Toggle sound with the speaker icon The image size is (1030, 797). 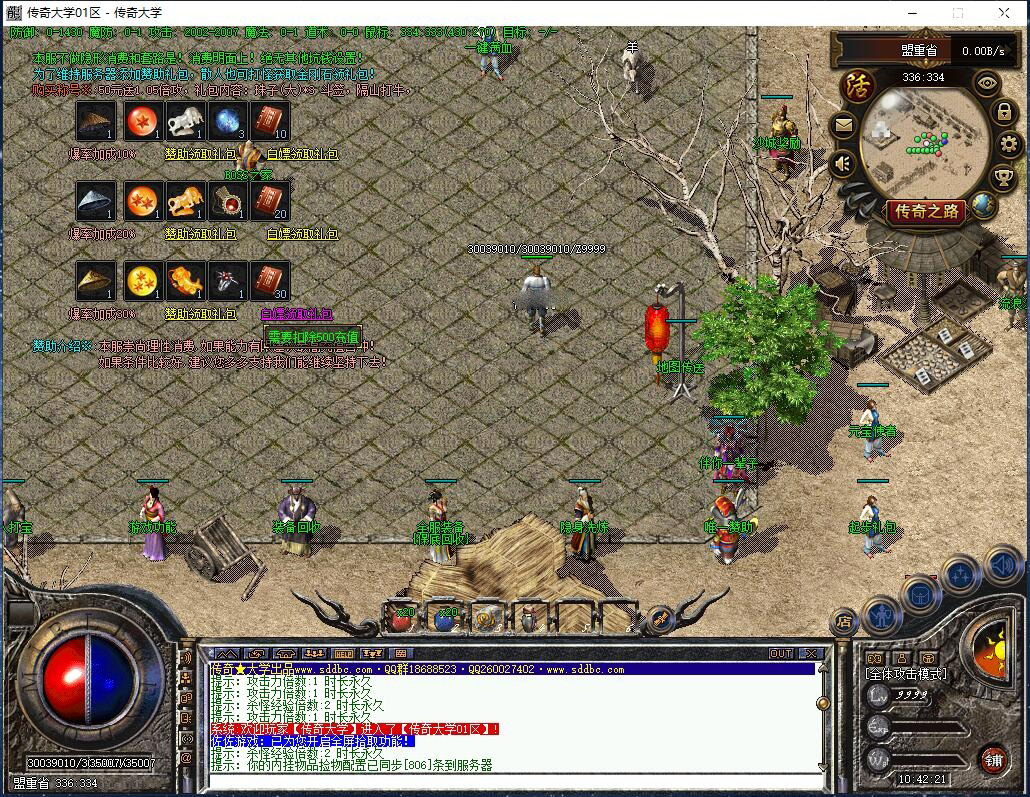tap(843, 163)
